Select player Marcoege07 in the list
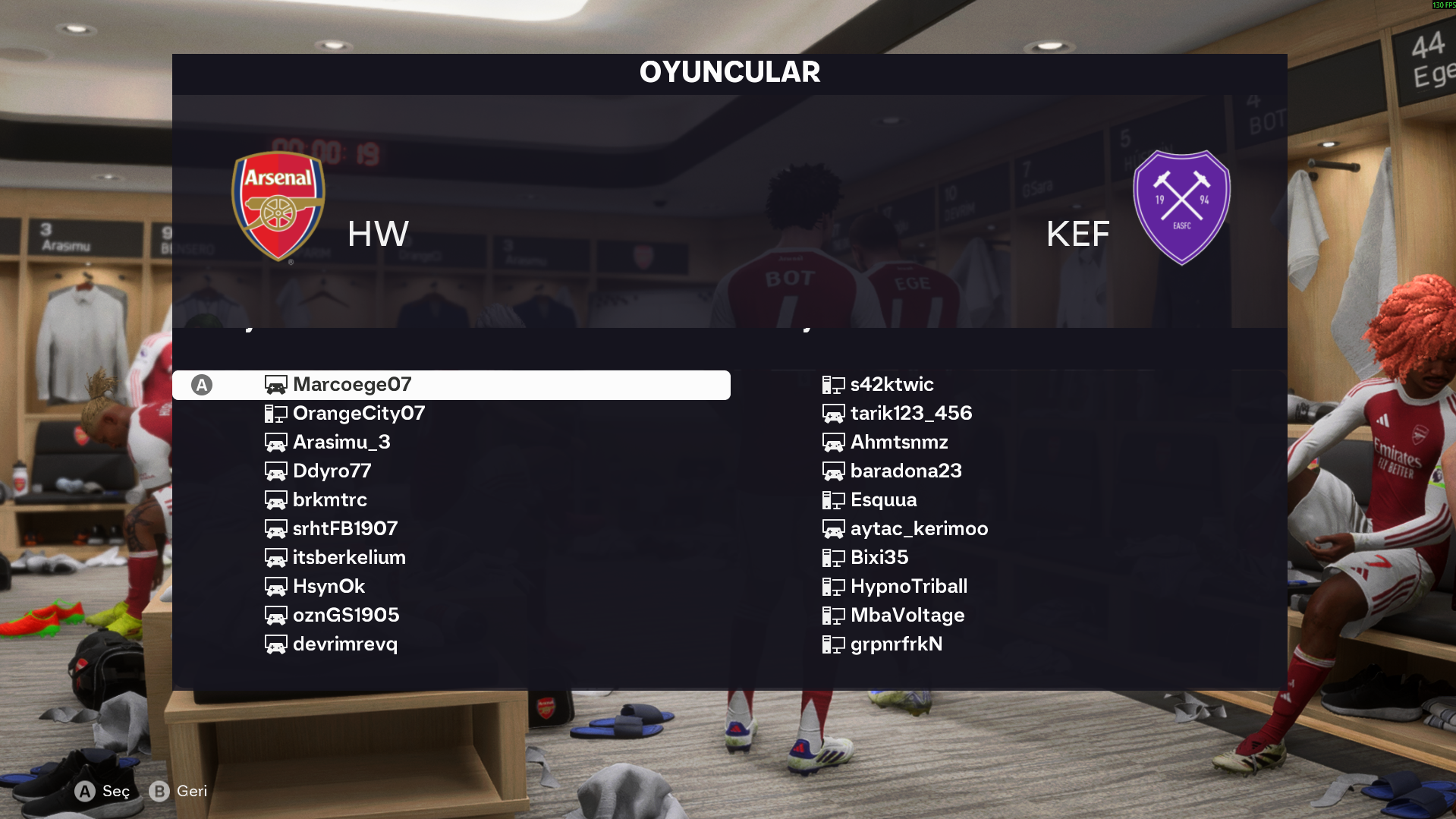The width and height of the screenshot is (1456, 819). click(352, 385)
